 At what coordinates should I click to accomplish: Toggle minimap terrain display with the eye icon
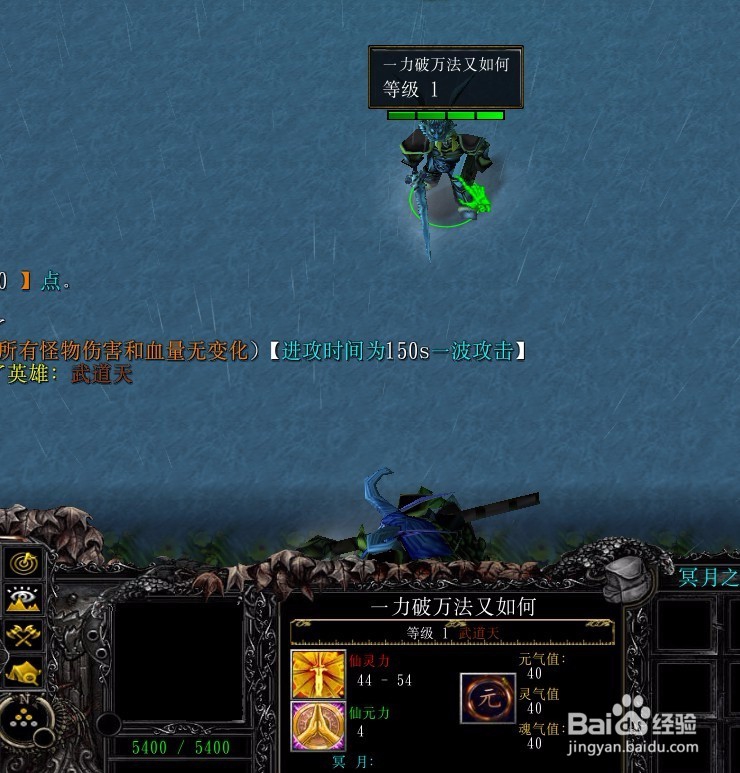[x=22, y=598]
